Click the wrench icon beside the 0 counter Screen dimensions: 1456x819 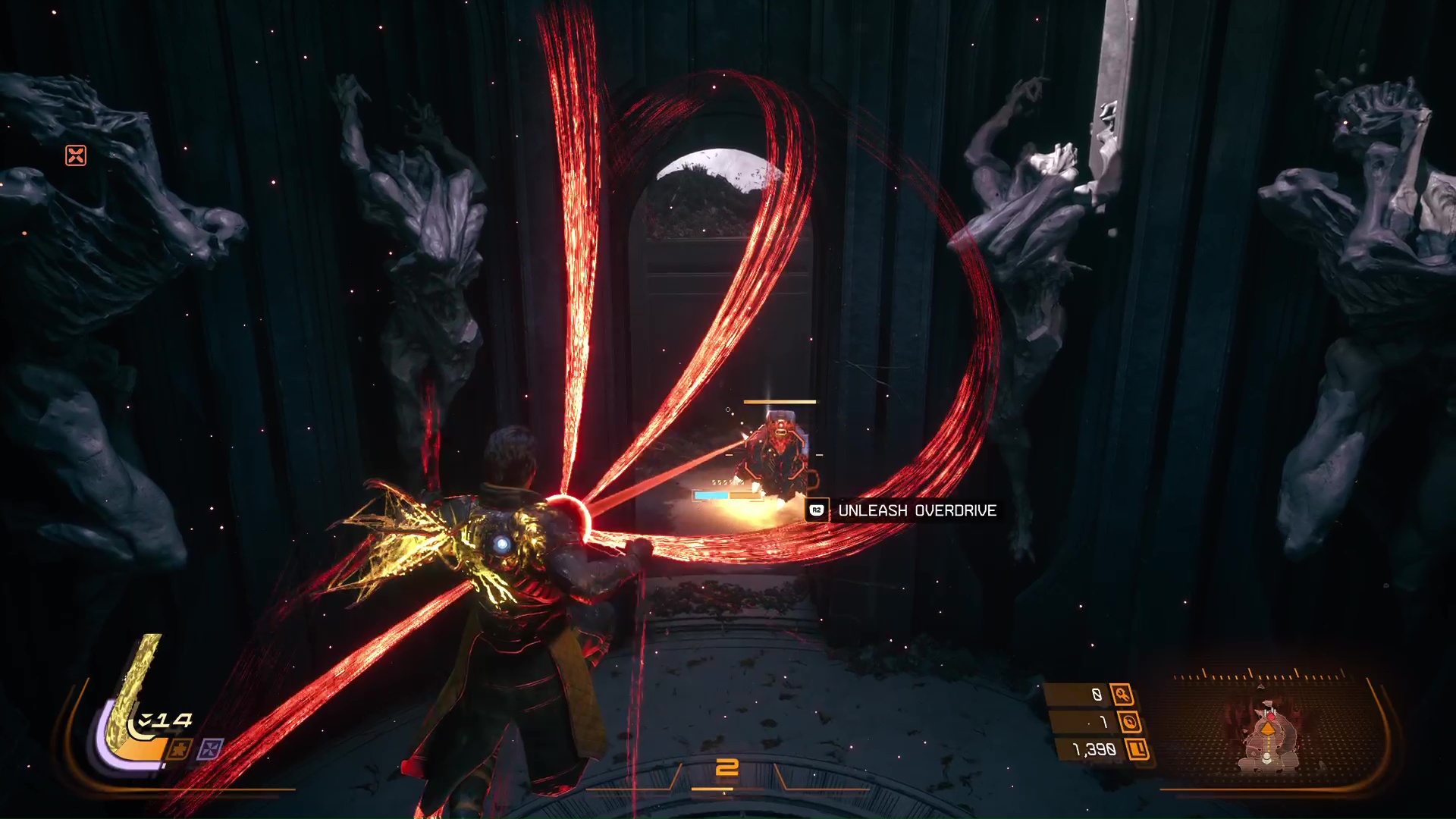[x=1123, y=695]
